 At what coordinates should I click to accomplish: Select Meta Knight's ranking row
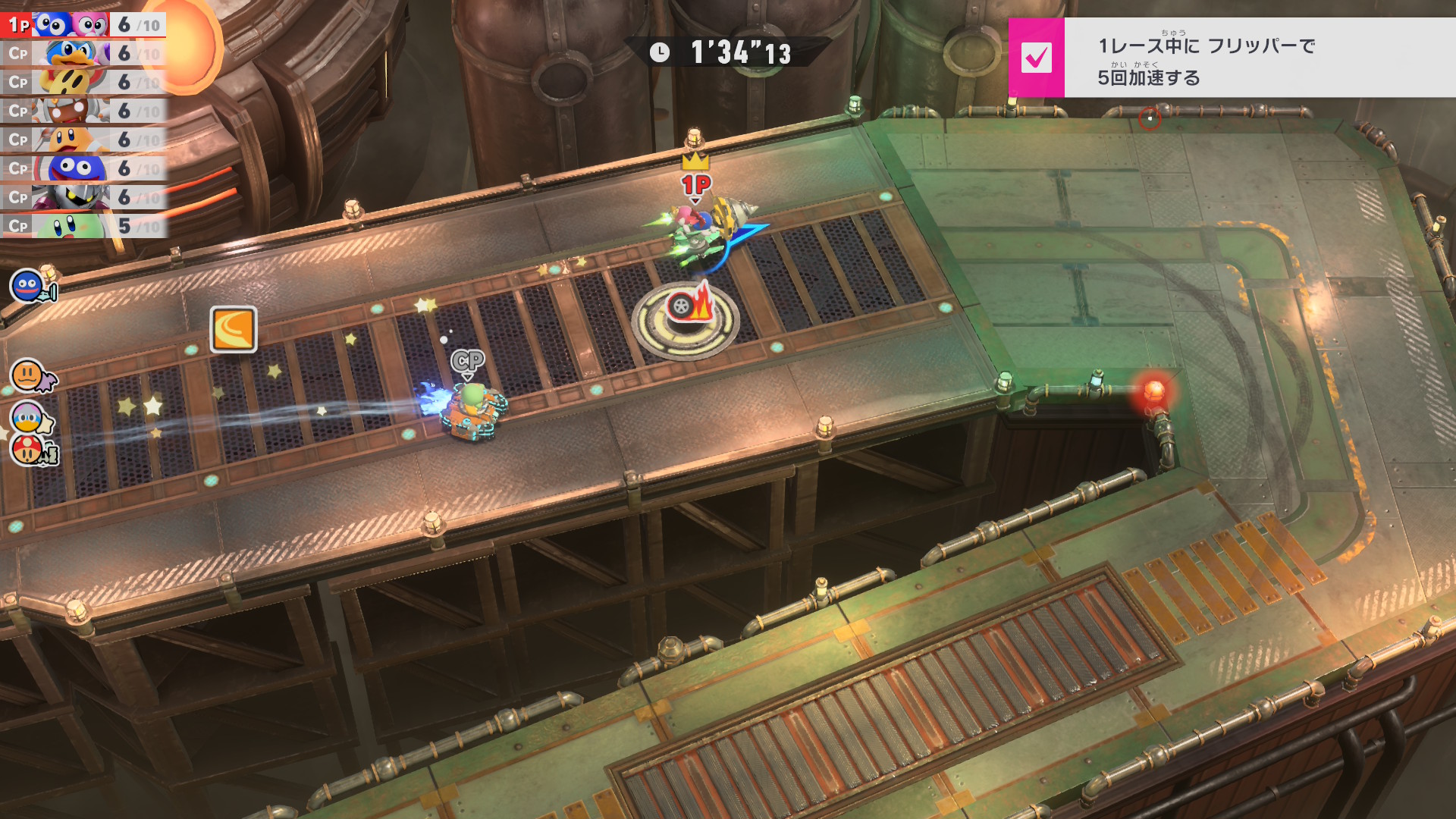pyautogui.click(x=83, y=198)
